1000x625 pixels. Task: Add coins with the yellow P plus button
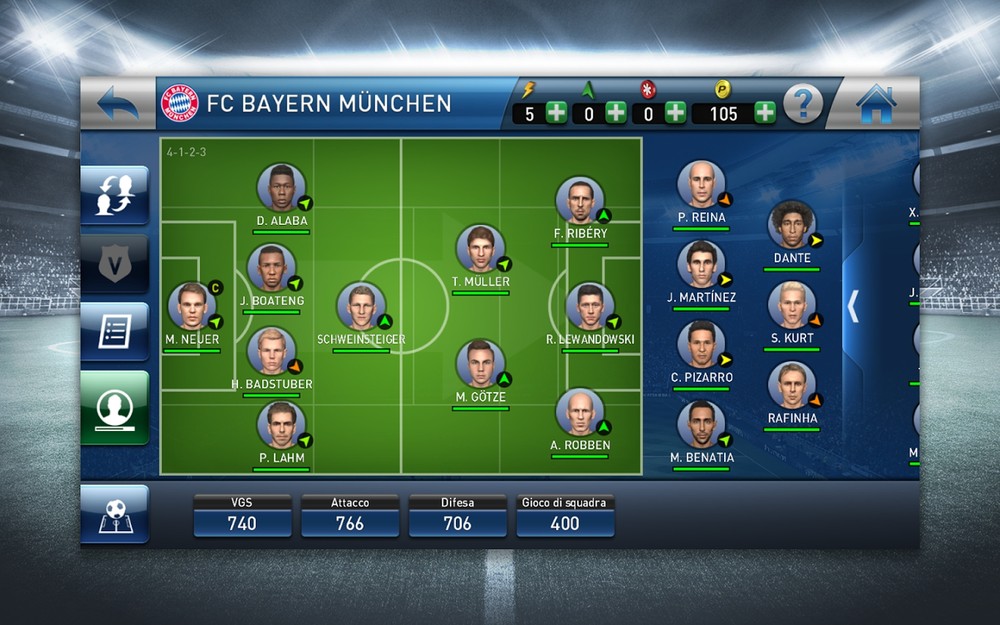765,113
